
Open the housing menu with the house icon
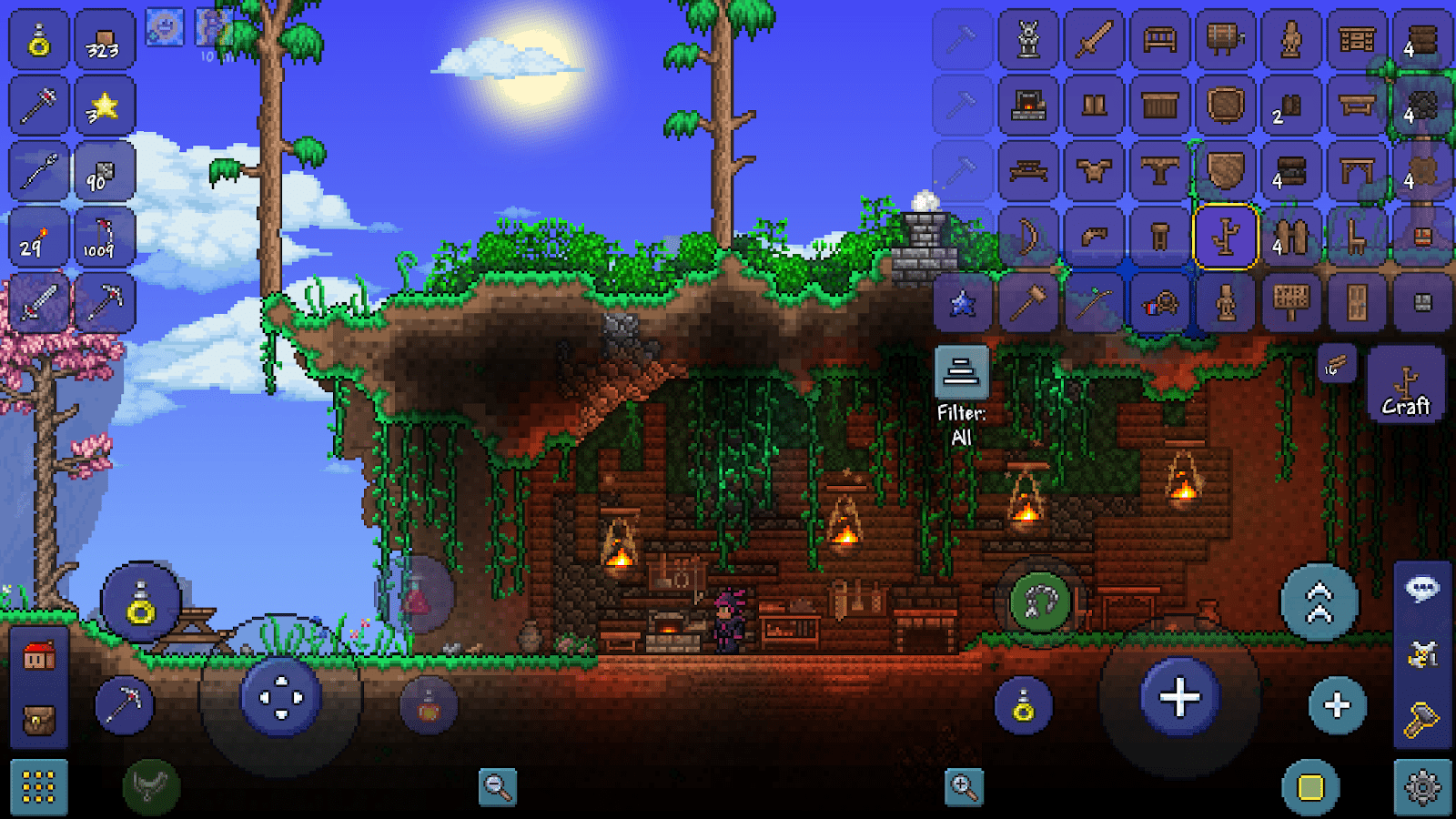[x=37, y=653]
